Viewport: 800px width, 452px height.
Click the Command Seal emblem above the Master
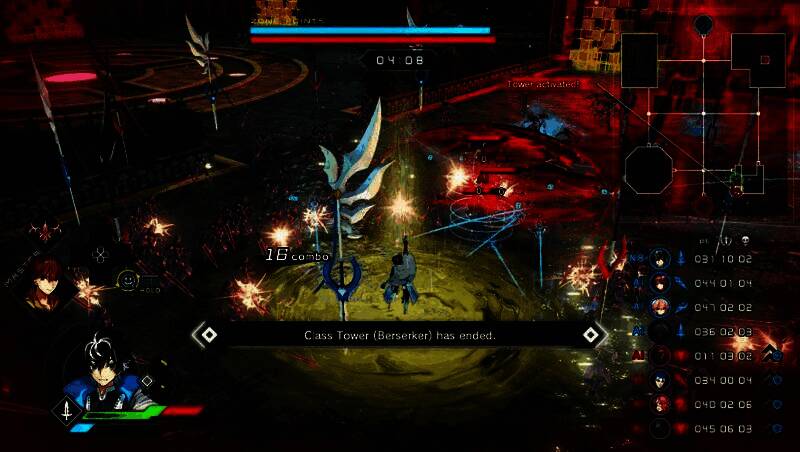[43, 233]
